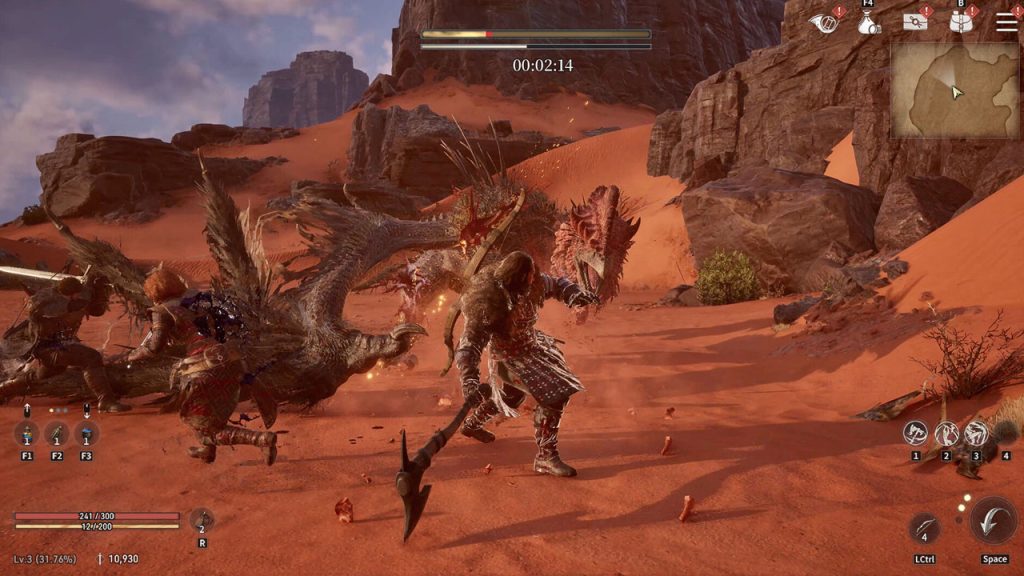Open the backpack inventory

tap(962, 22)
